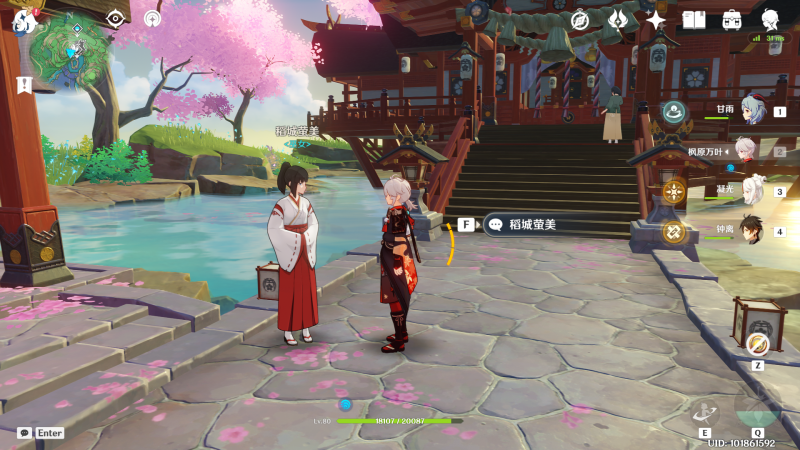
Task: Switch to party member 凝光
Action: click(748, 191)
